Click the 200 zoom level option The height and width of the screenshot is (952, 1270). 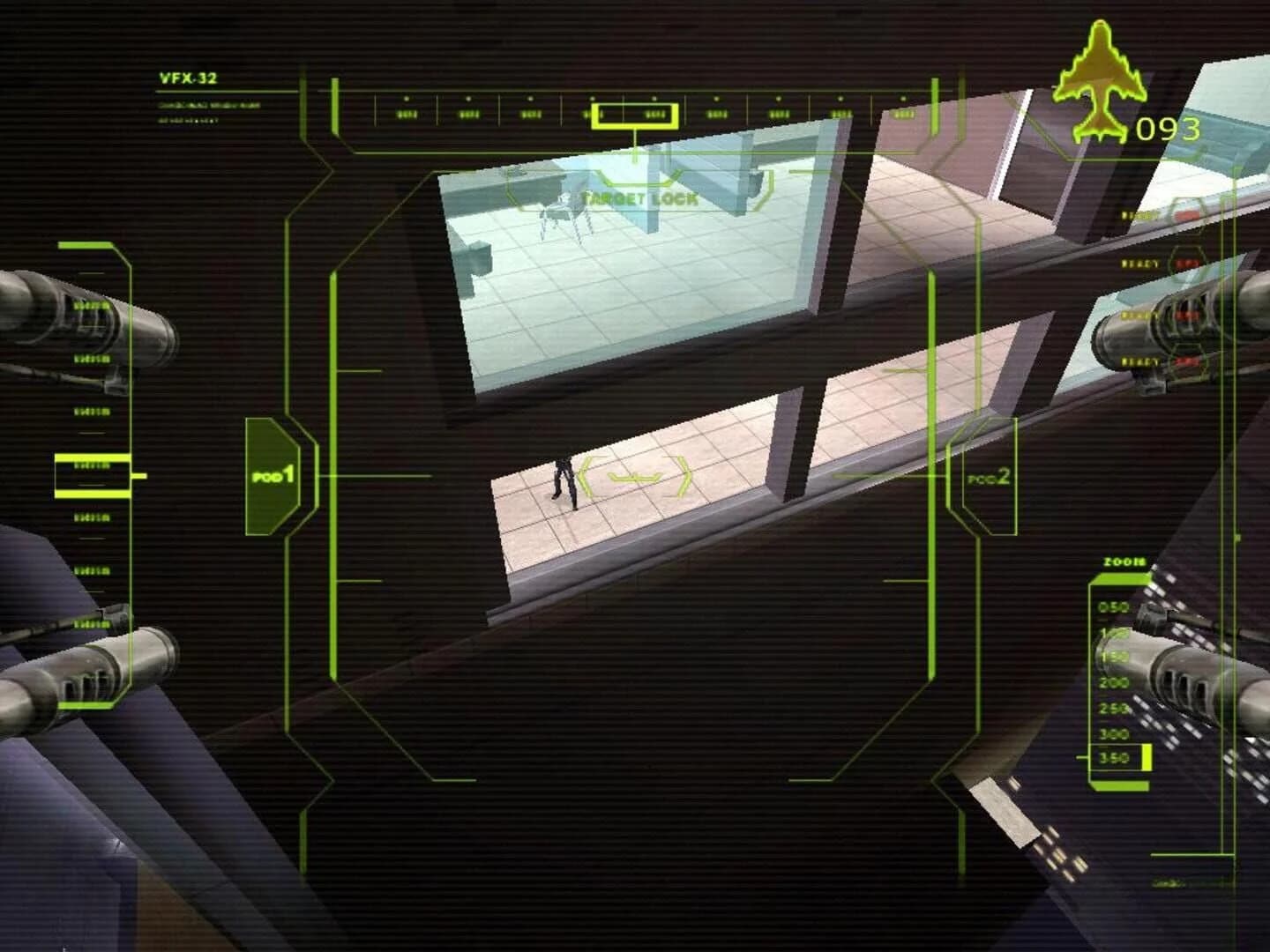[x=1115, y=682]
